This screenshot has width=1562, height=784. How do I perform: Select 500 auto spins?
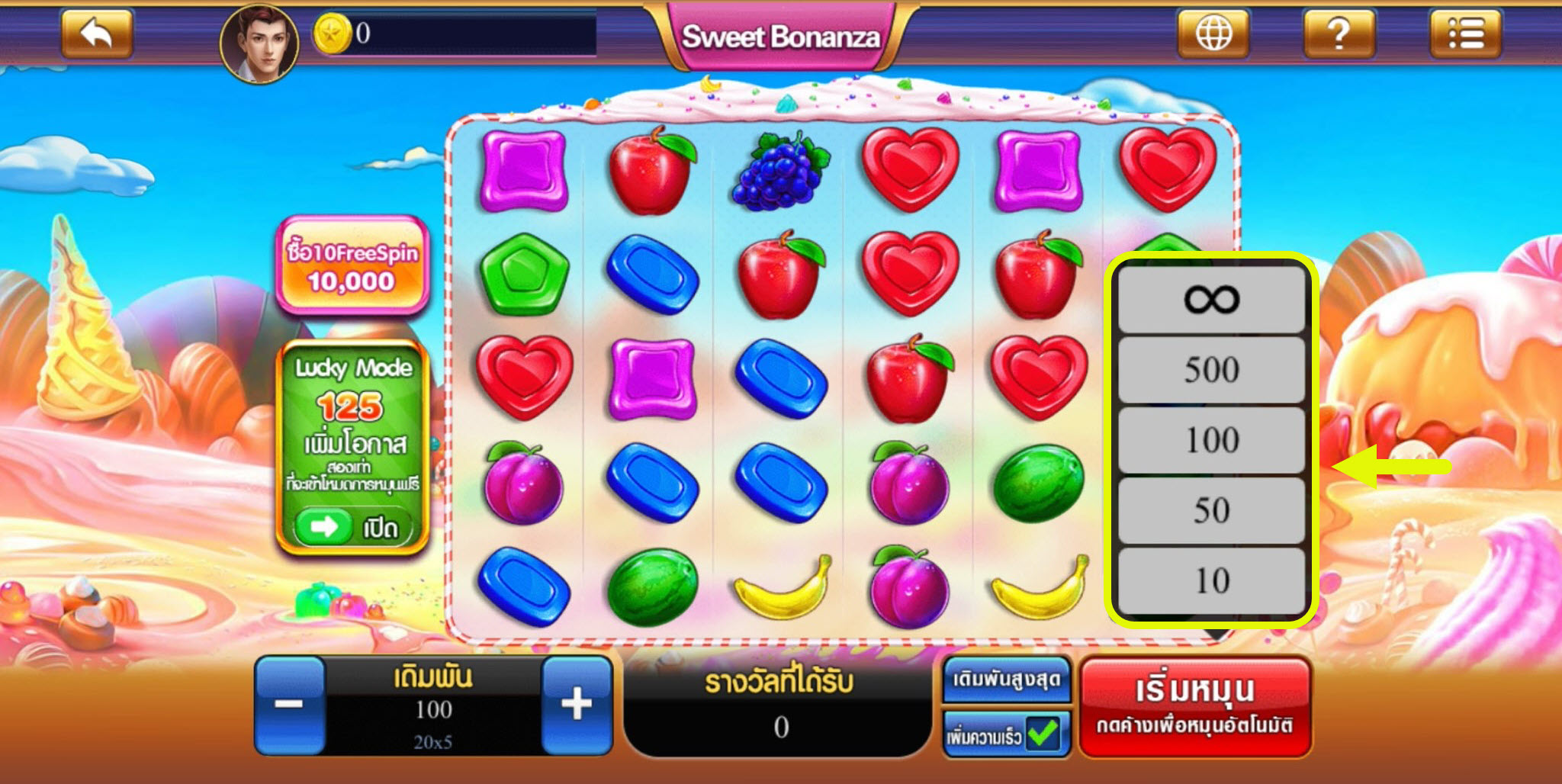1210,370
